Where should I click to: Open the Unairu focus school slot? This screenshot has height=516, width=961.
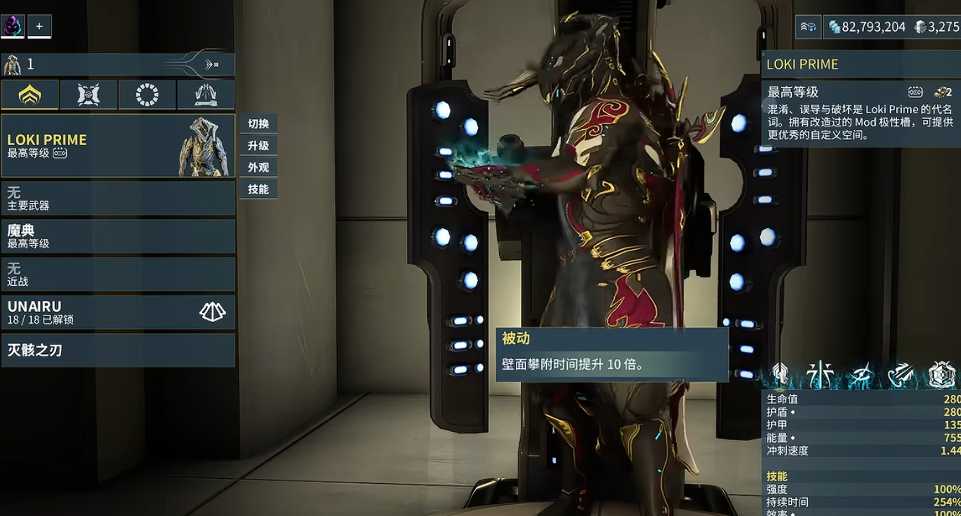118,312
